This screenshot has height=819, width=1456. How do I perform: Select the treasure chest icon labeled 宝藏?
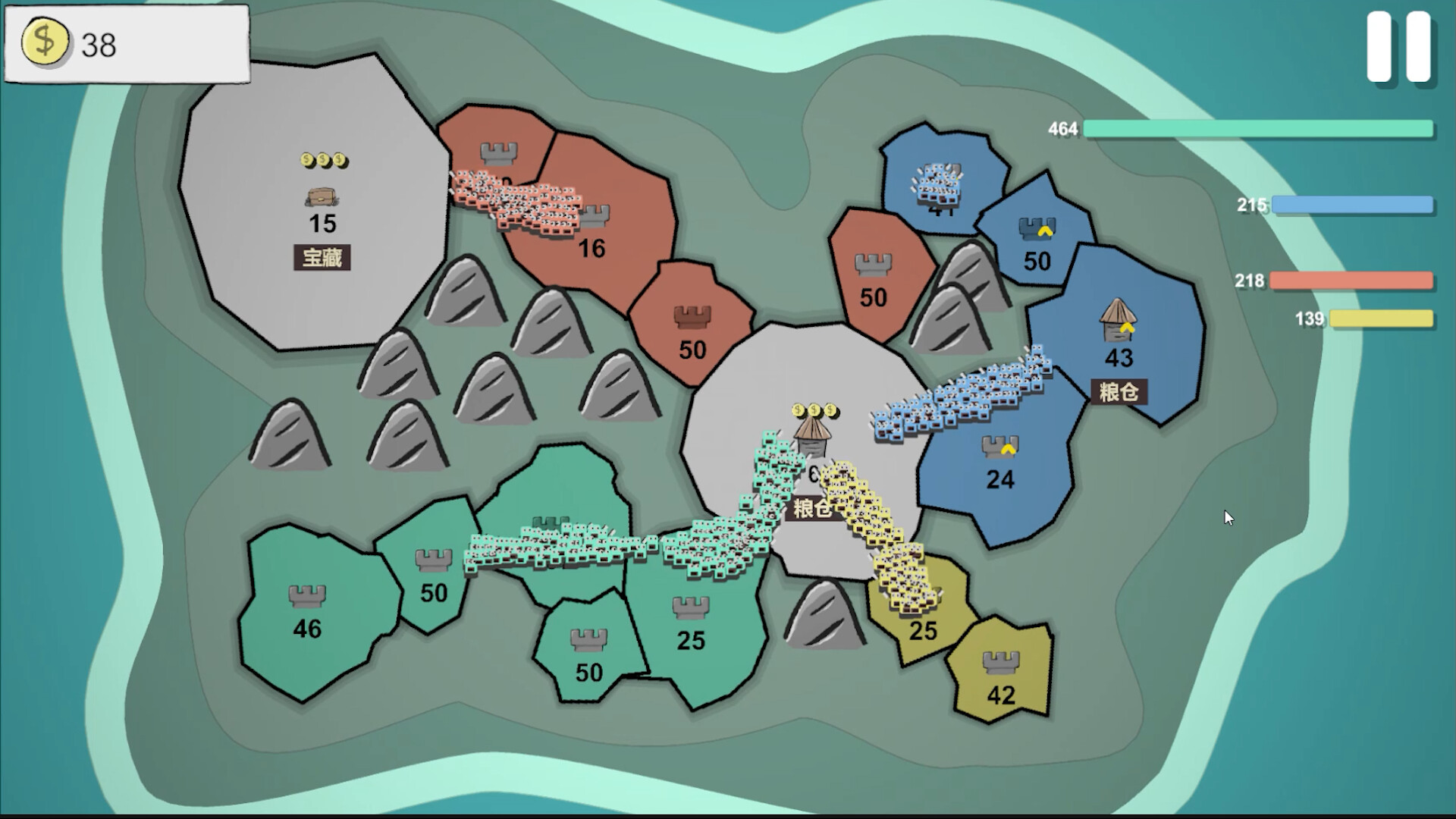click(322, 196)
